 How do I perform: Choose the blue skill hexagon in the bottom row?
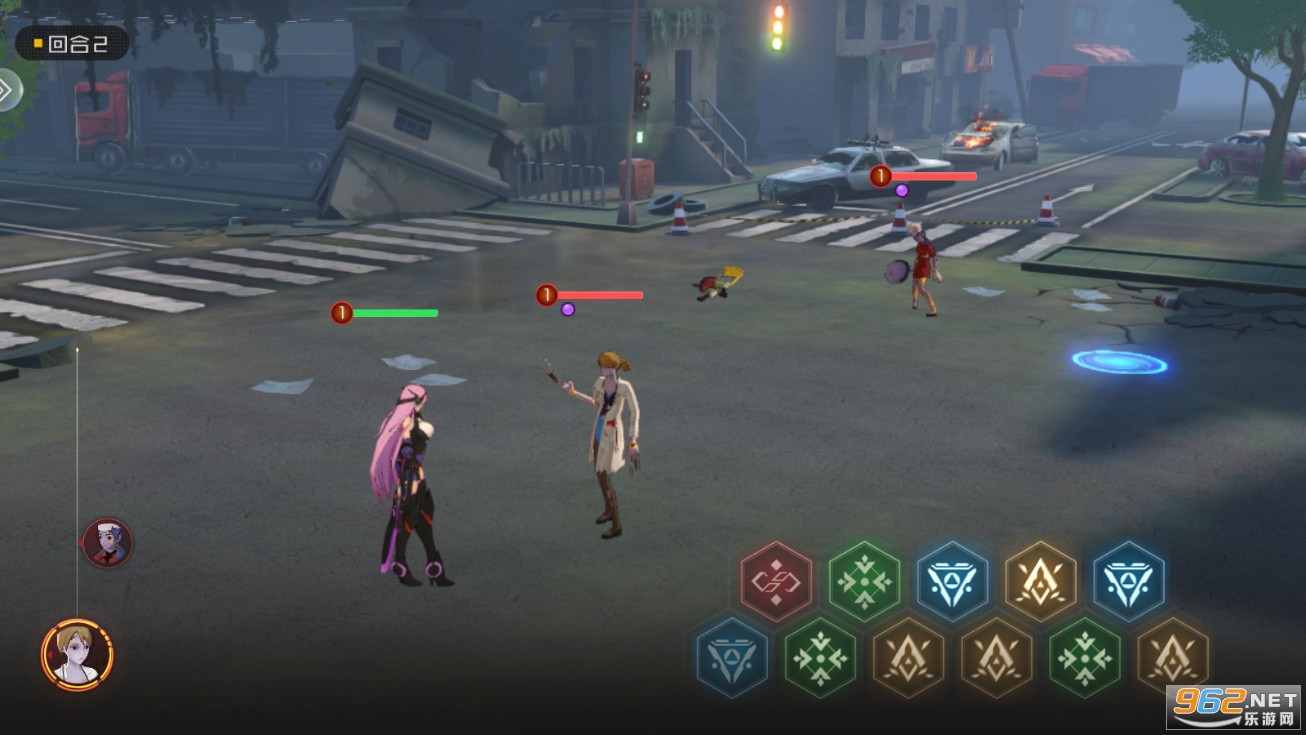coord(732,657)
